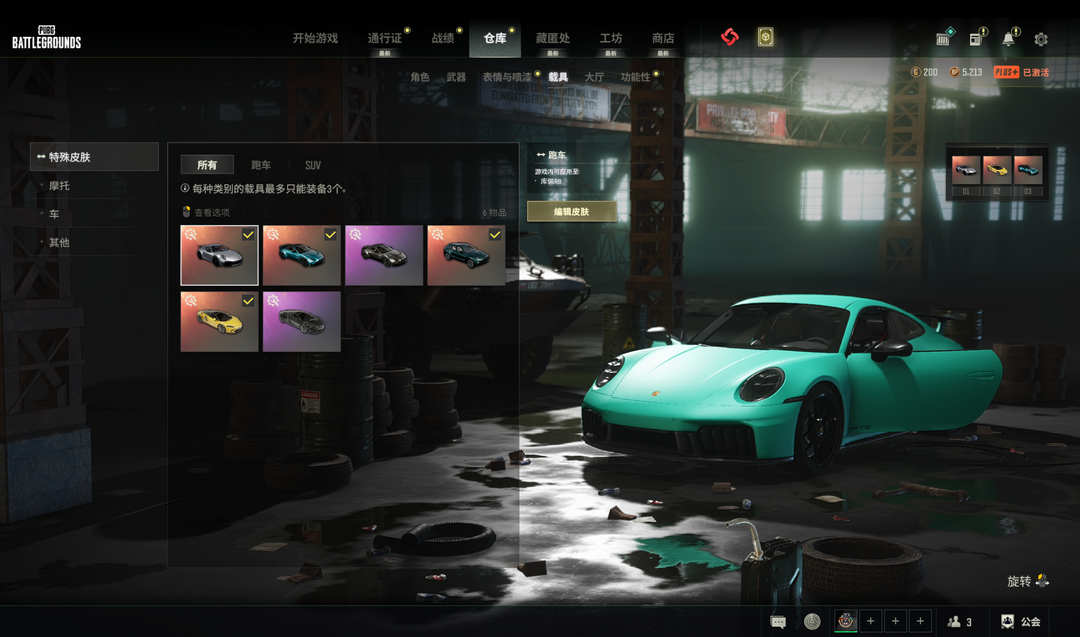The width and height of the screenshot is (1080, 637).
Task: Open the settings gear icon
Action: 1041,39
